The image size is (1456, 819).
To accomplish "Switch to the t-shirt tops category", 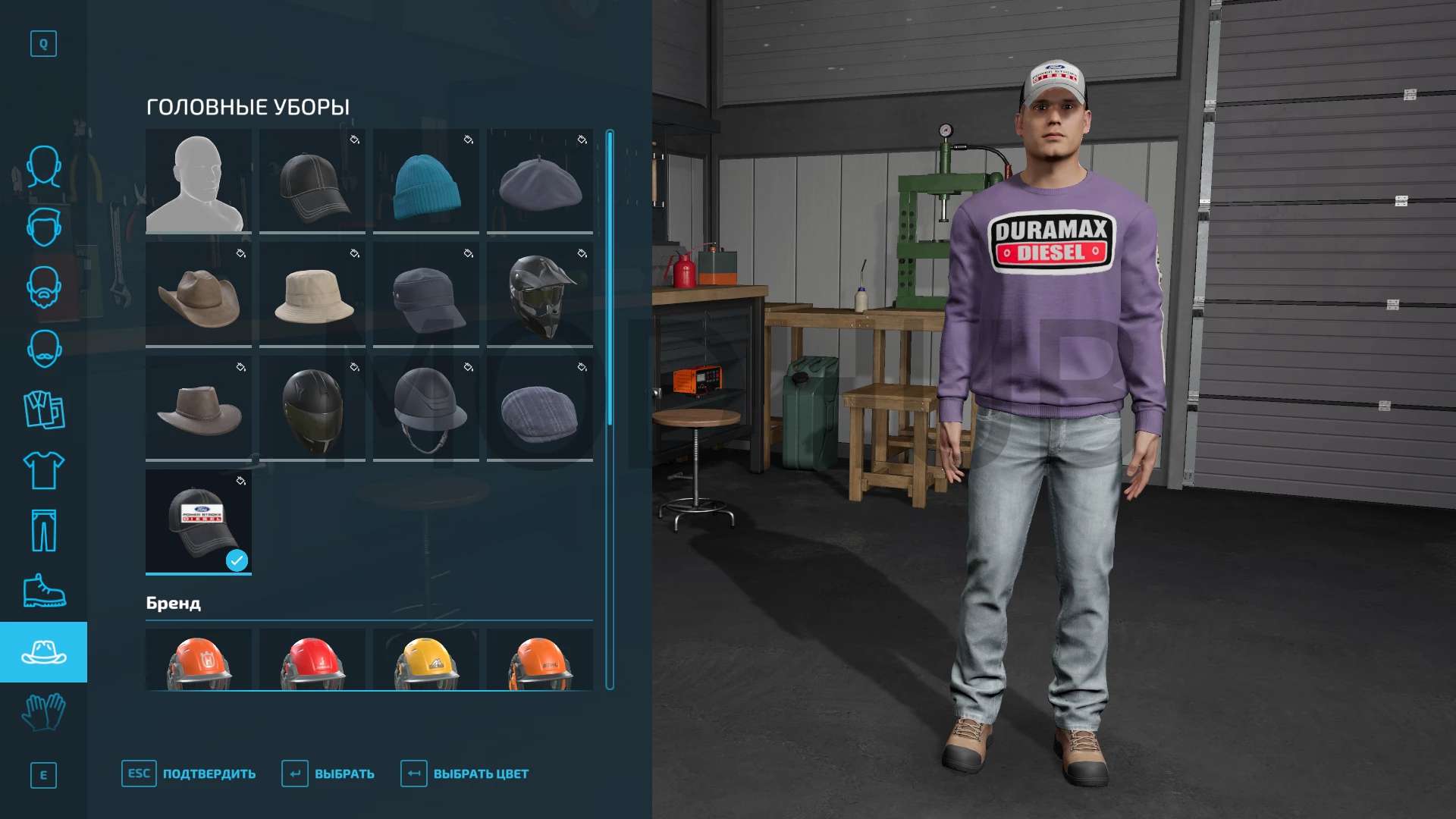I will [x=43, y=470].
